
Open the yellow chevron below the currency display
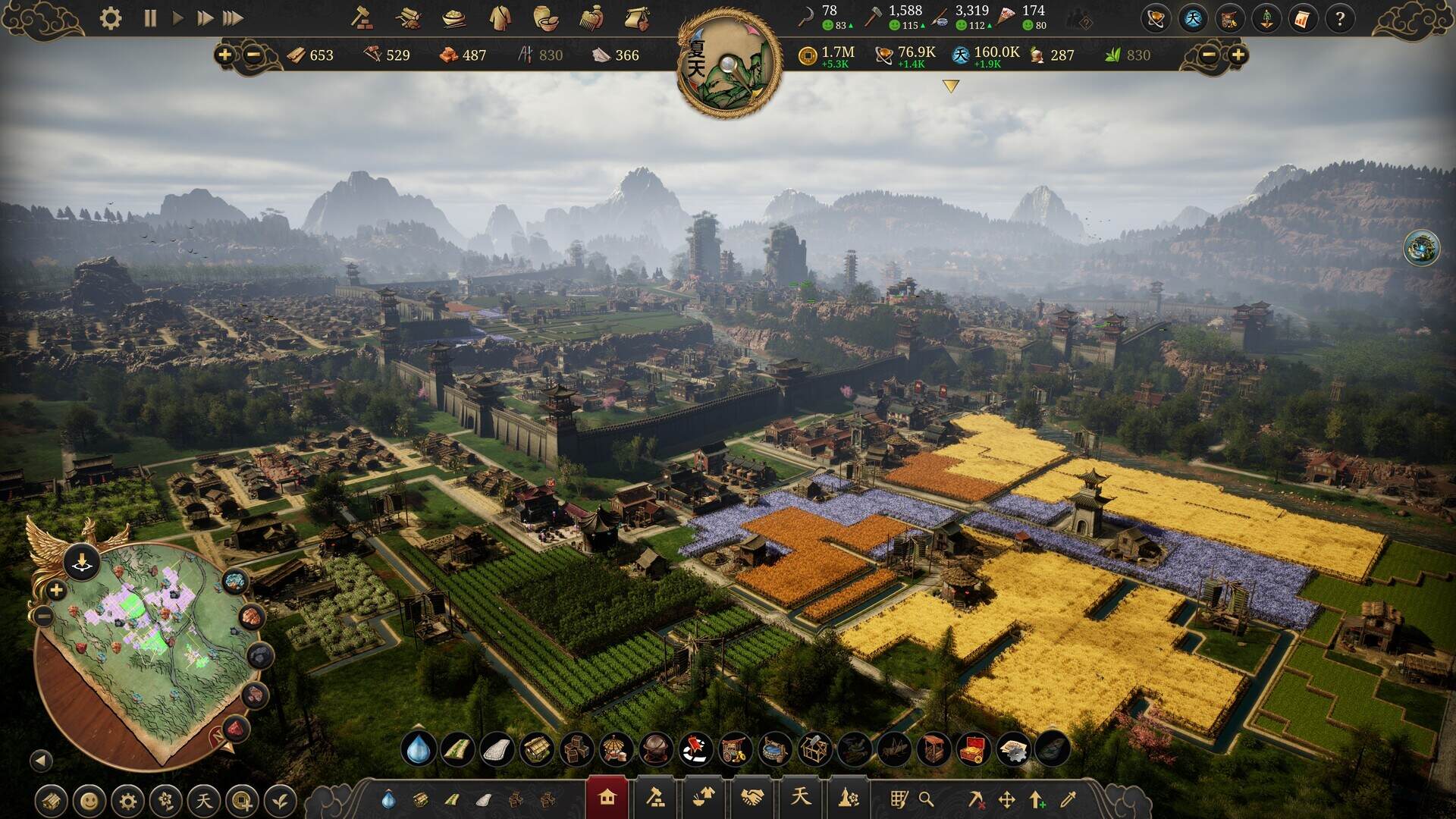pyautogui.click(x=949, y=86)
